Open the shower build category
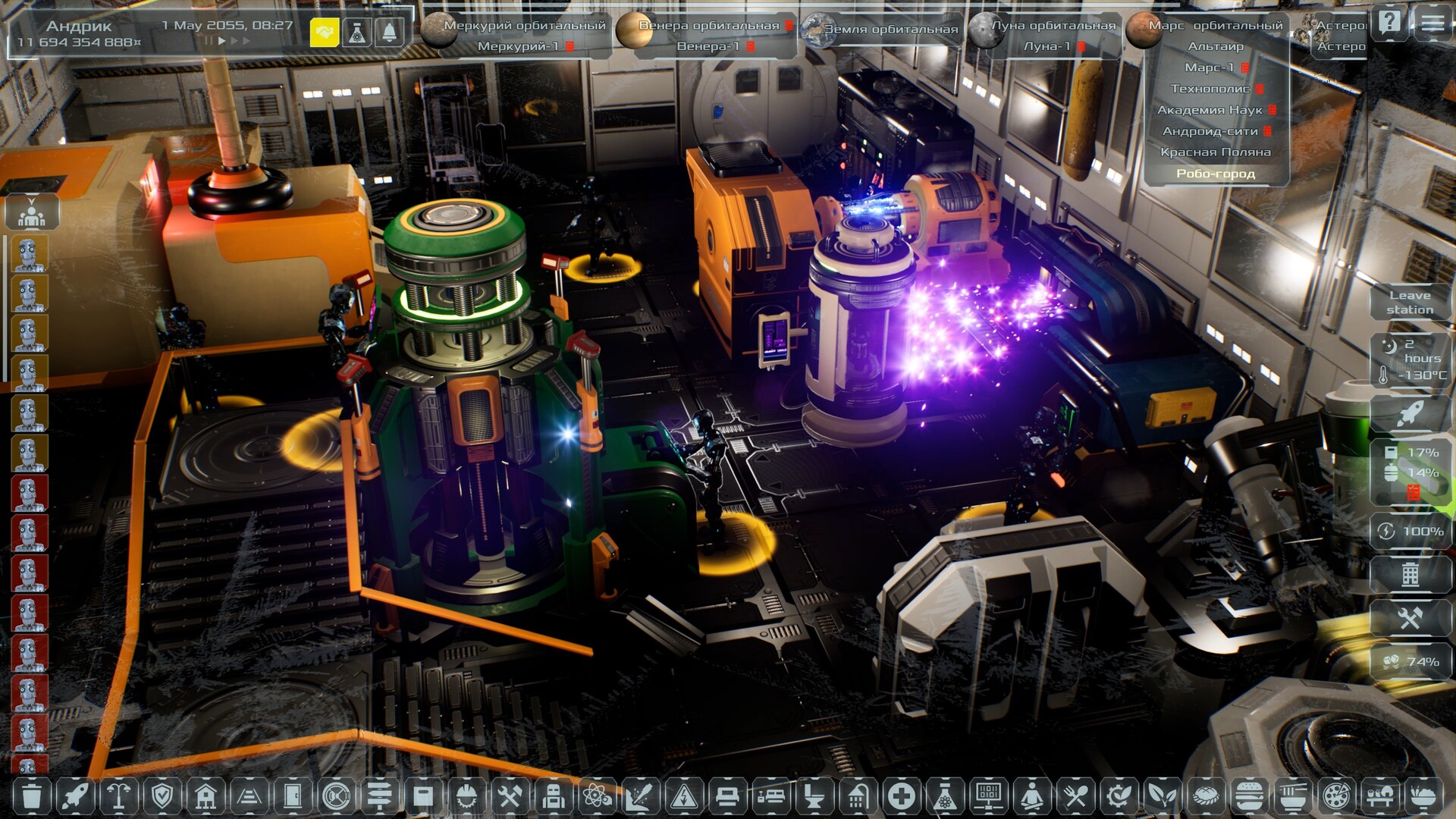The width and height of the screenshot is (1456, 819). (x=858, y=796)
